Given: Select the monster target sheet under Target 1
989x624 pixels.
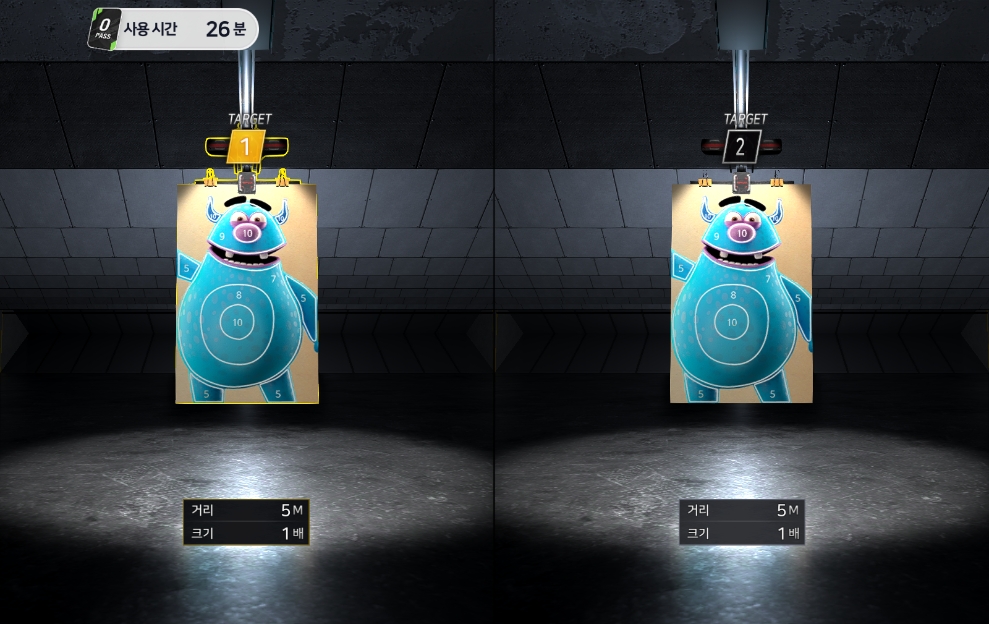Looking at the screenshot, I should click(x=247, y=294).
